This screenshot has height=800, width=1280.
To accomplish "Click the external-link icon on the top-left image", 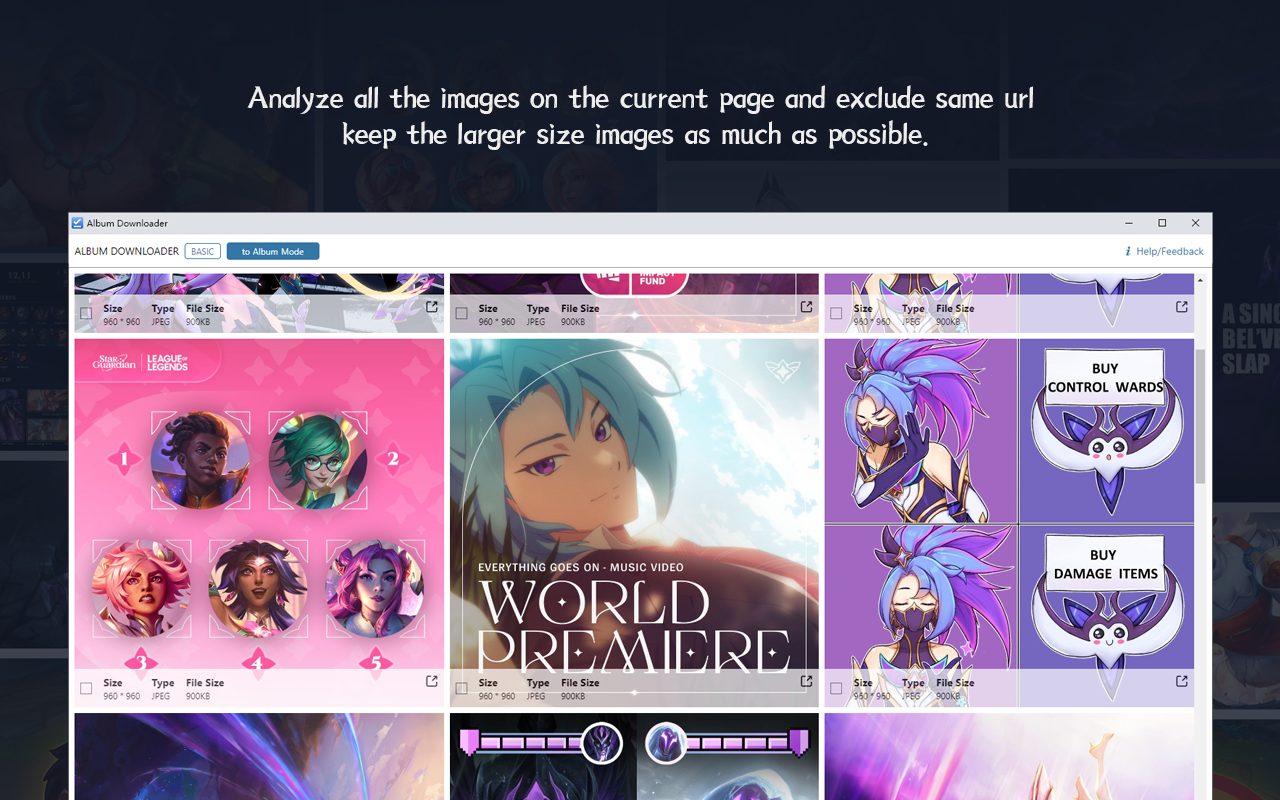I will pyautogui.click(x=431, y=306).
